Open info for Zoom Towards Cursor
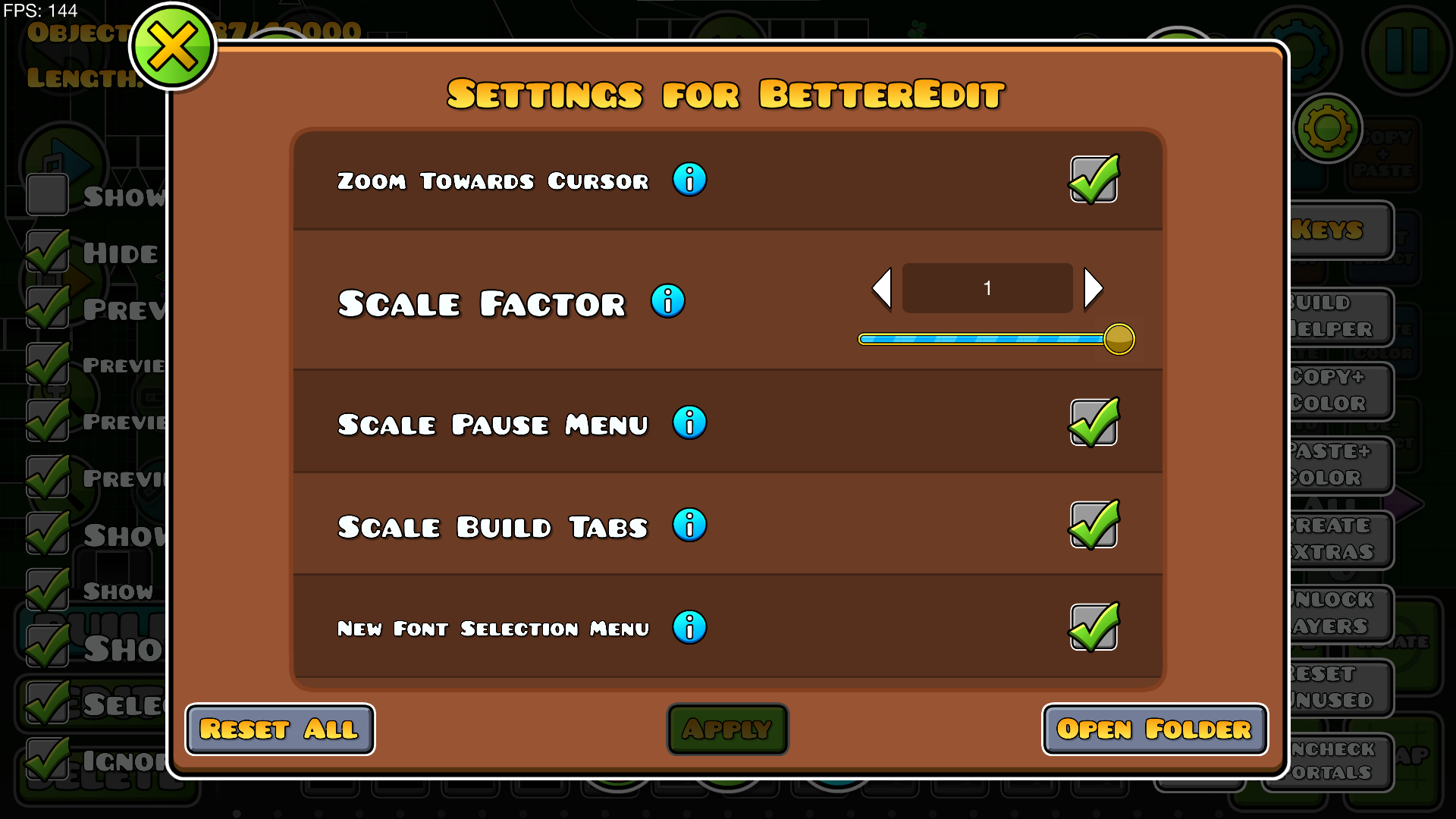 tap(689, 180)
